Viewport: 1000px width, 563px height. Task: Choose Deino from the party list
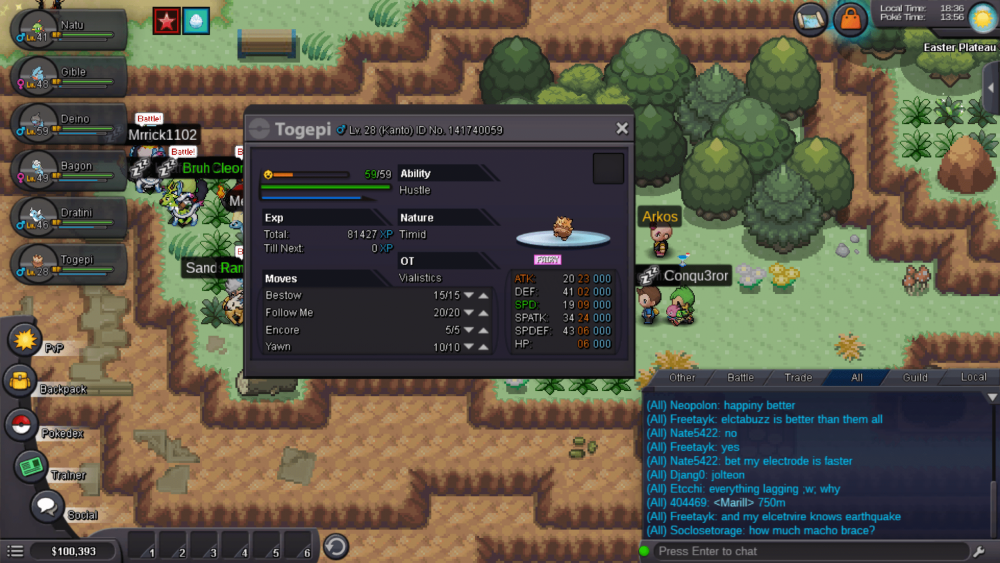coord(67,124)
